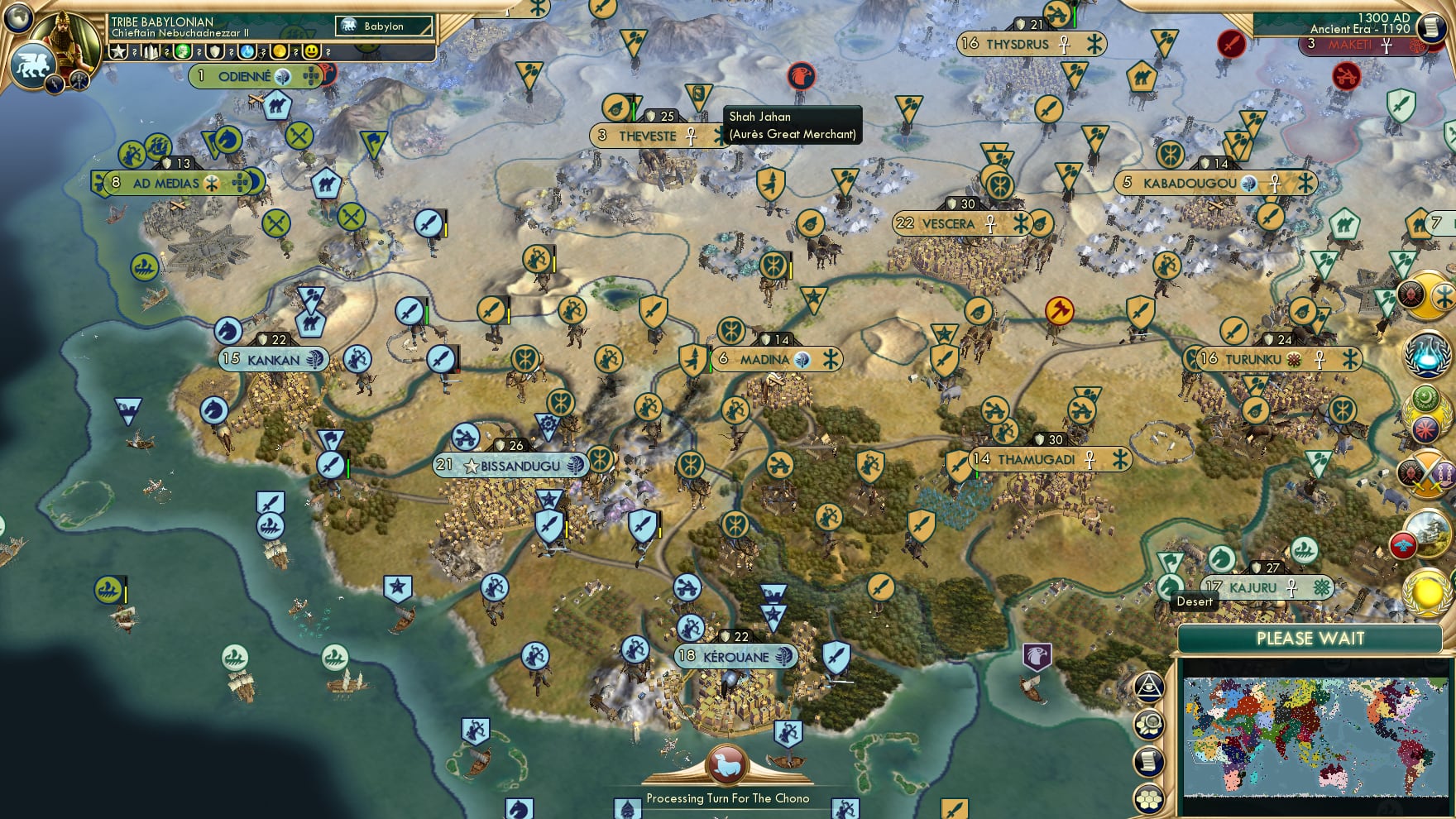Click the great people star icon in top bar

pyautogui.click(x=118, y=52)
